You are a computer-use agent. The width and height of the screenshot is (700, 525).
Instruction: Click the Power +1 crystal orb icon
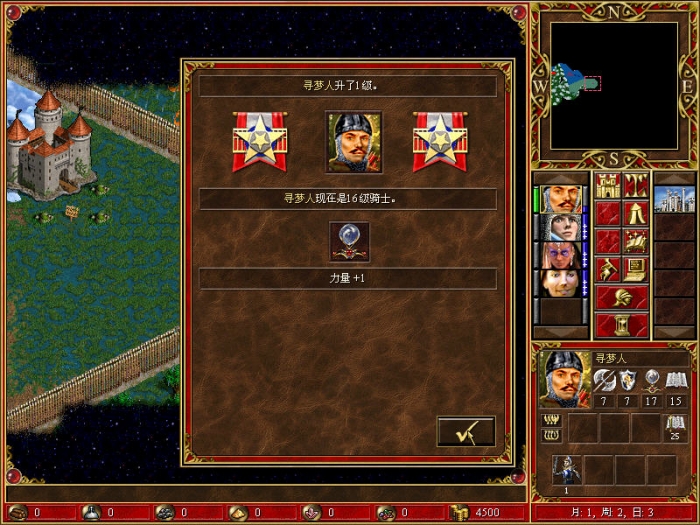pyautogui.click(x=350, y=241)
